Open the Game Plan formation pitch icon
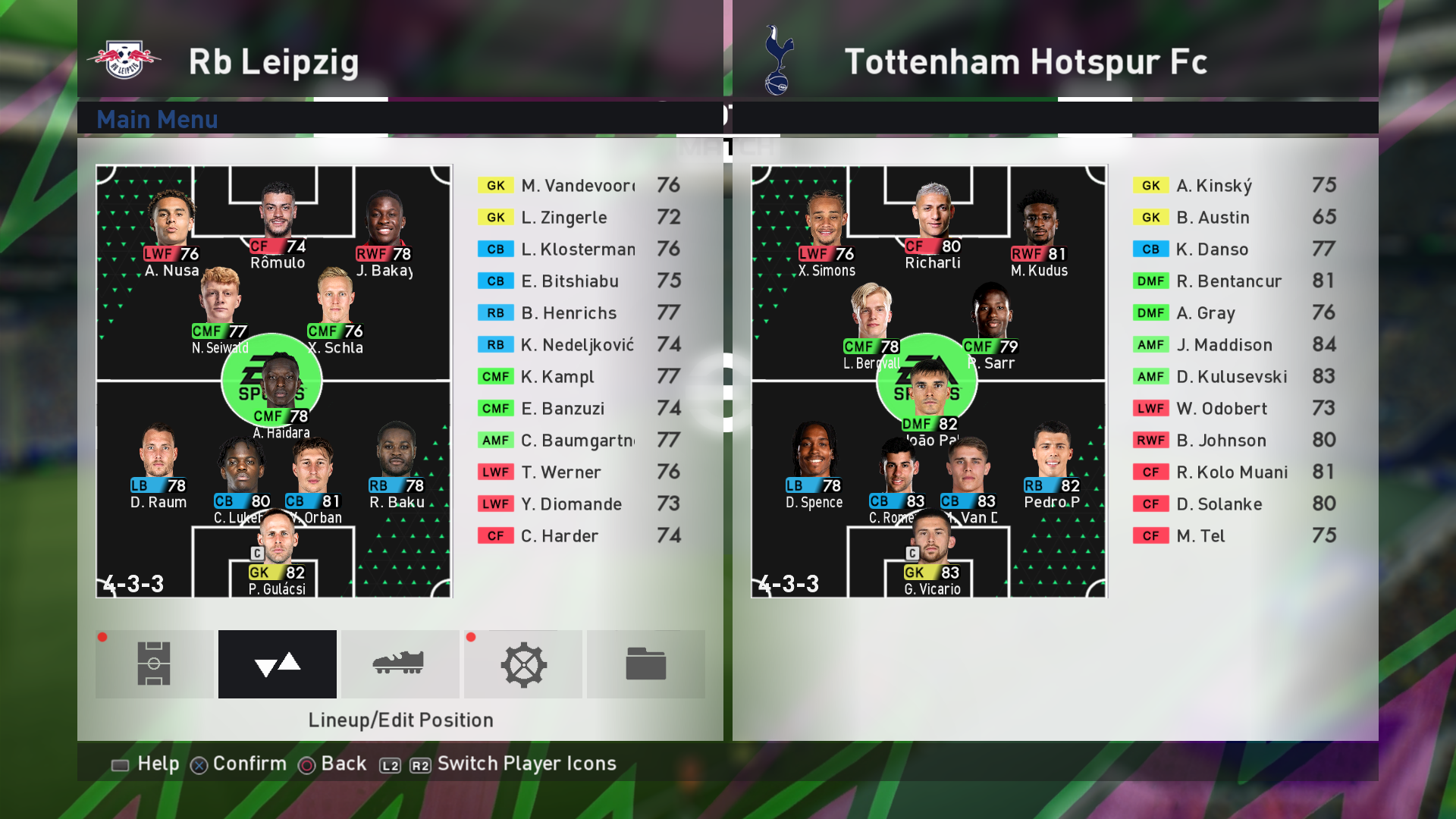Viewport: 1456px width, 819px height. [154, 664]
